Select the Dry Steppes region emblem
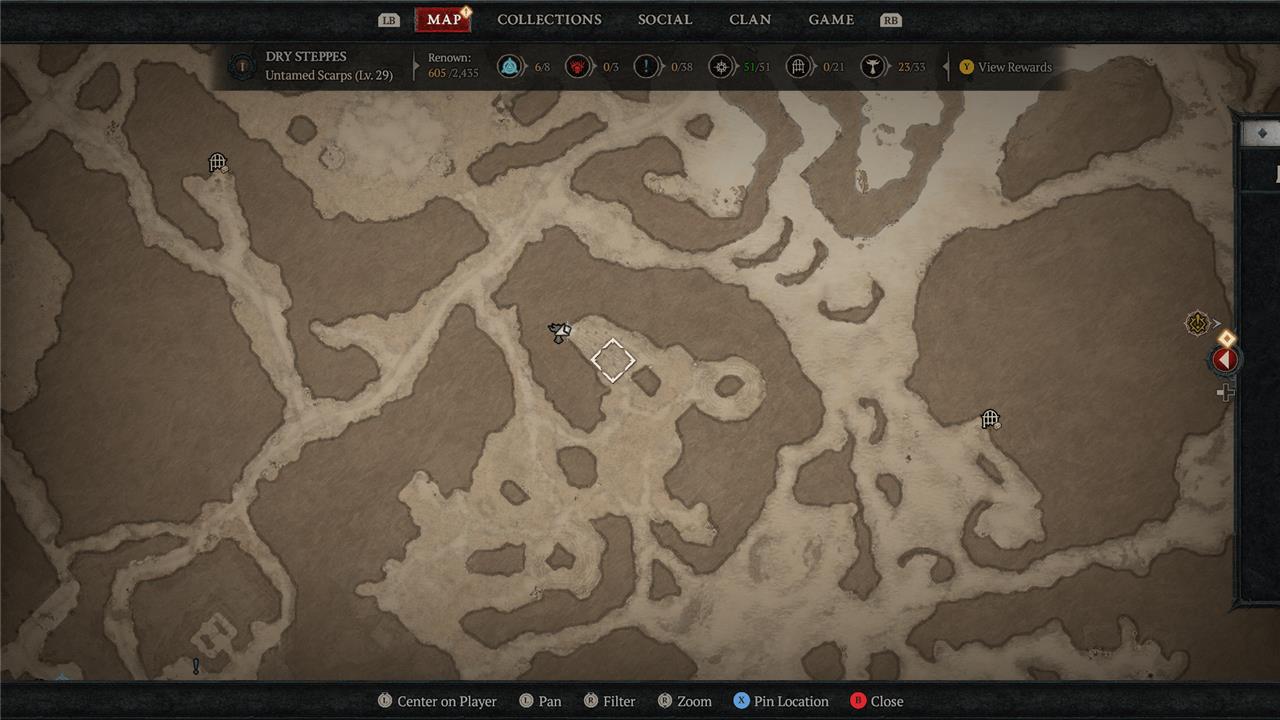This screenshot has height=720, width=1280. click(241, 67)
